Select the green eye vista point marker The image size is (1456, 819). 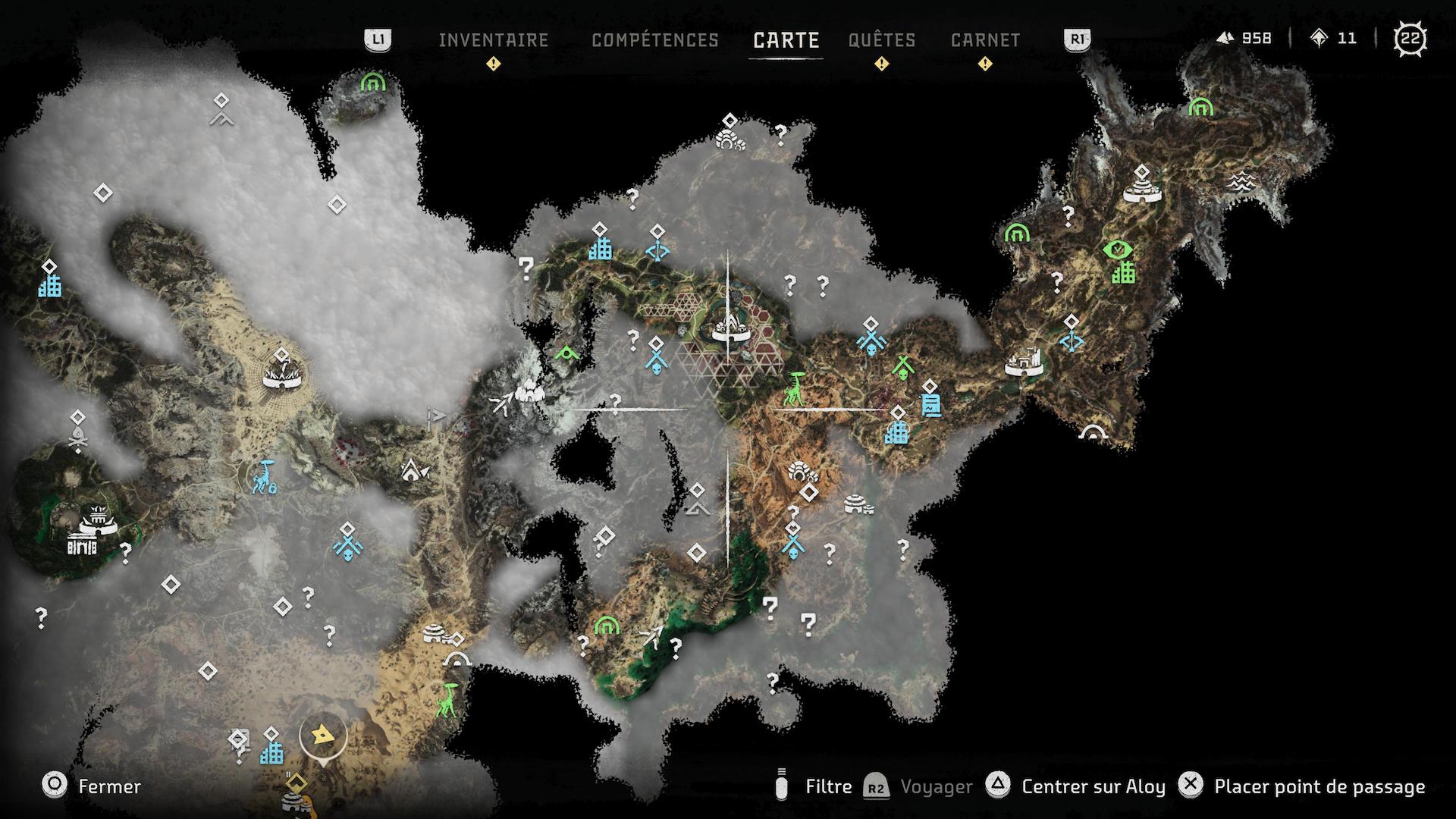(1116, 249)
